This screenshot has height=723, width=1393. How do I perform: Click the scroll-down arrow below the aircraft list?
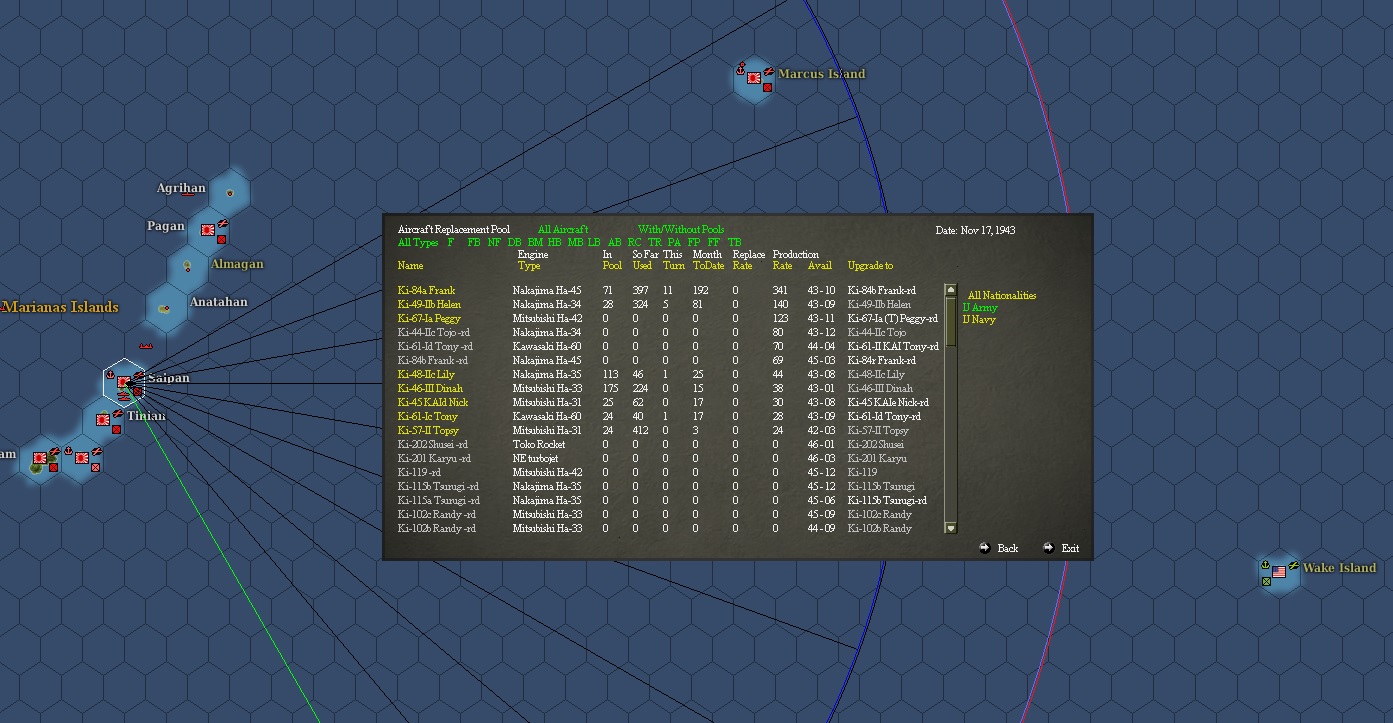pos(950,527)
